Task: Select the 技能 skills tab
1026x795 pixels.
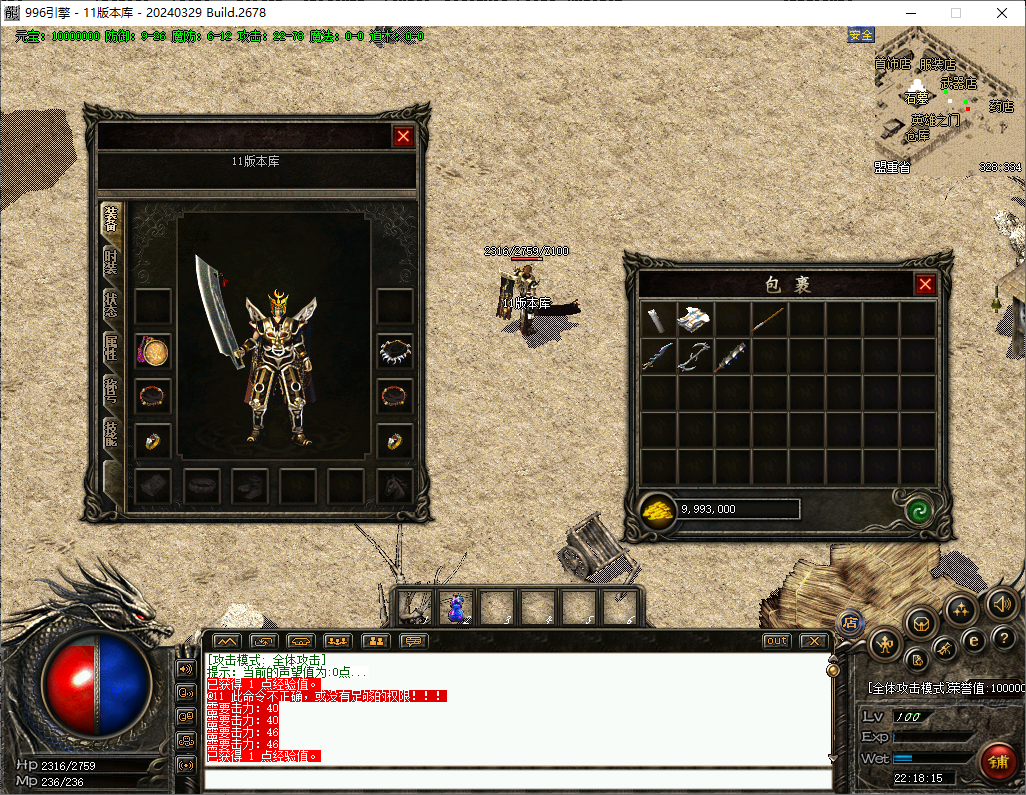Action: click(111, 432)
